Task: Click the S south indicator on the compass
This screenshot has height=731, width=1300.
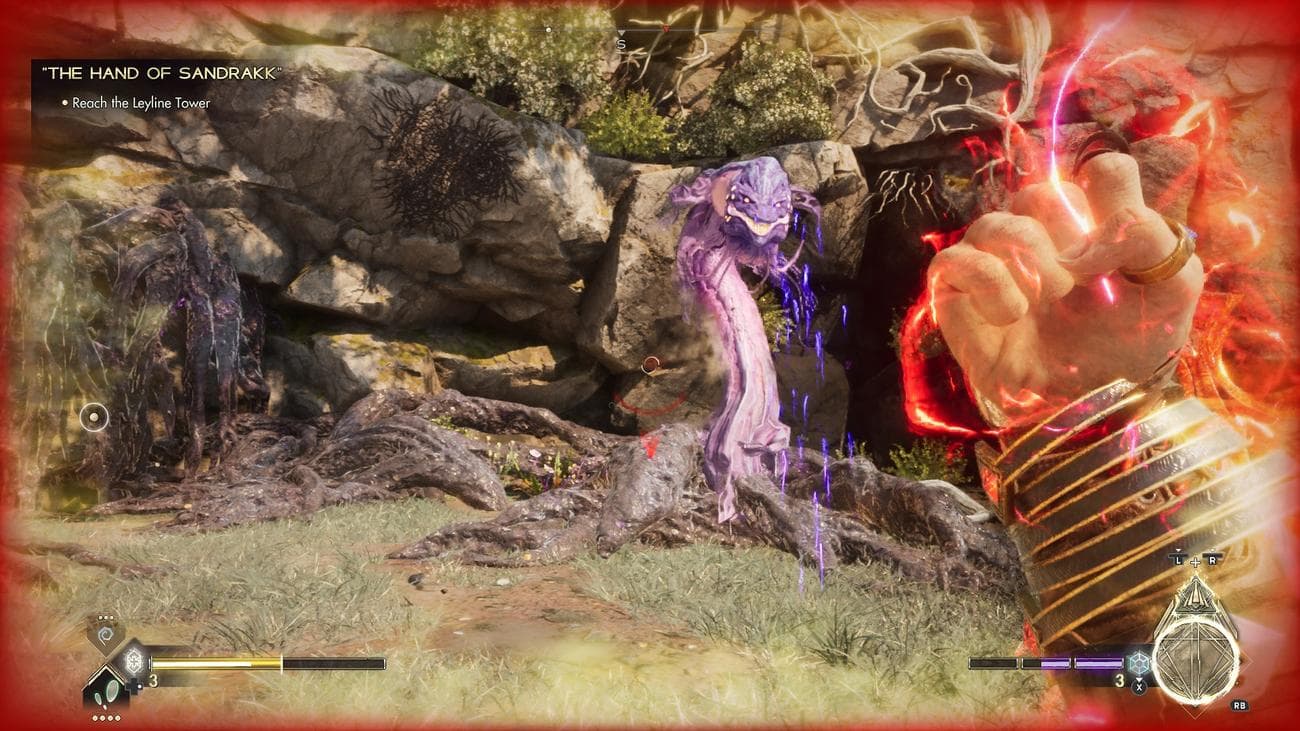Action: 621,43
